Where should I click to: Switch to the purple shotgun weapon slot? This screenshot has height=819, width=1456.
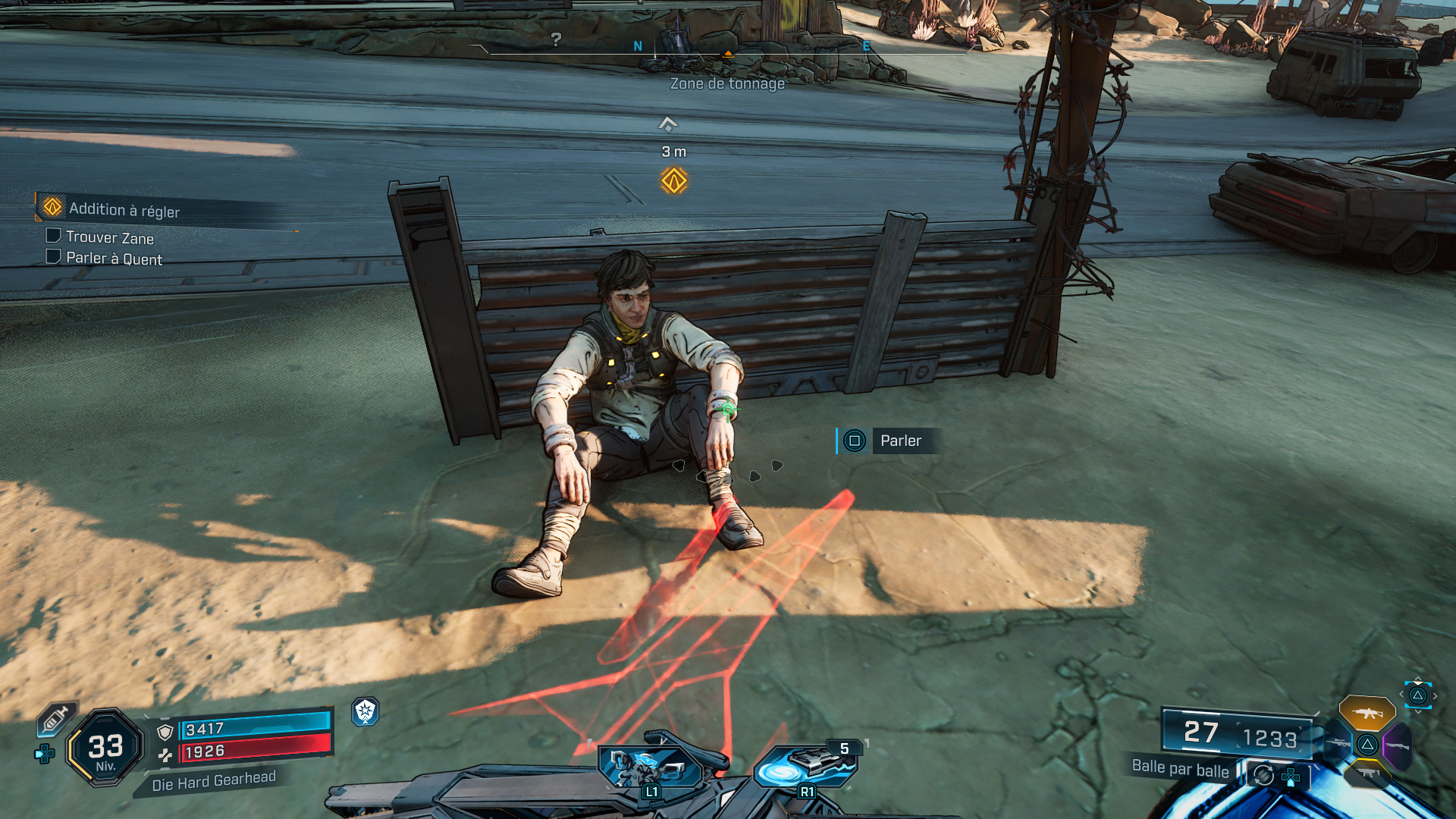pyautogui.click(x=1398, y=745)
